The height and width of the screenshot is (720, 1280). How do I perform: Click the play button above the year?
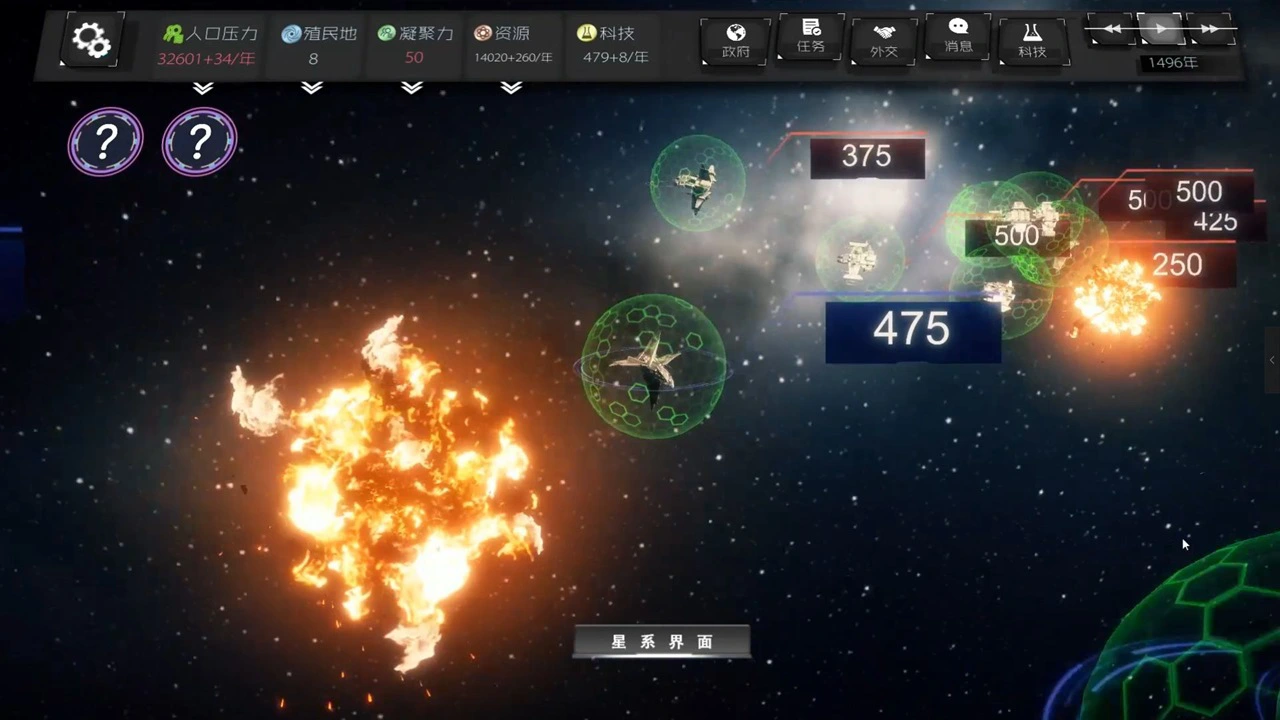point(1160,29)
